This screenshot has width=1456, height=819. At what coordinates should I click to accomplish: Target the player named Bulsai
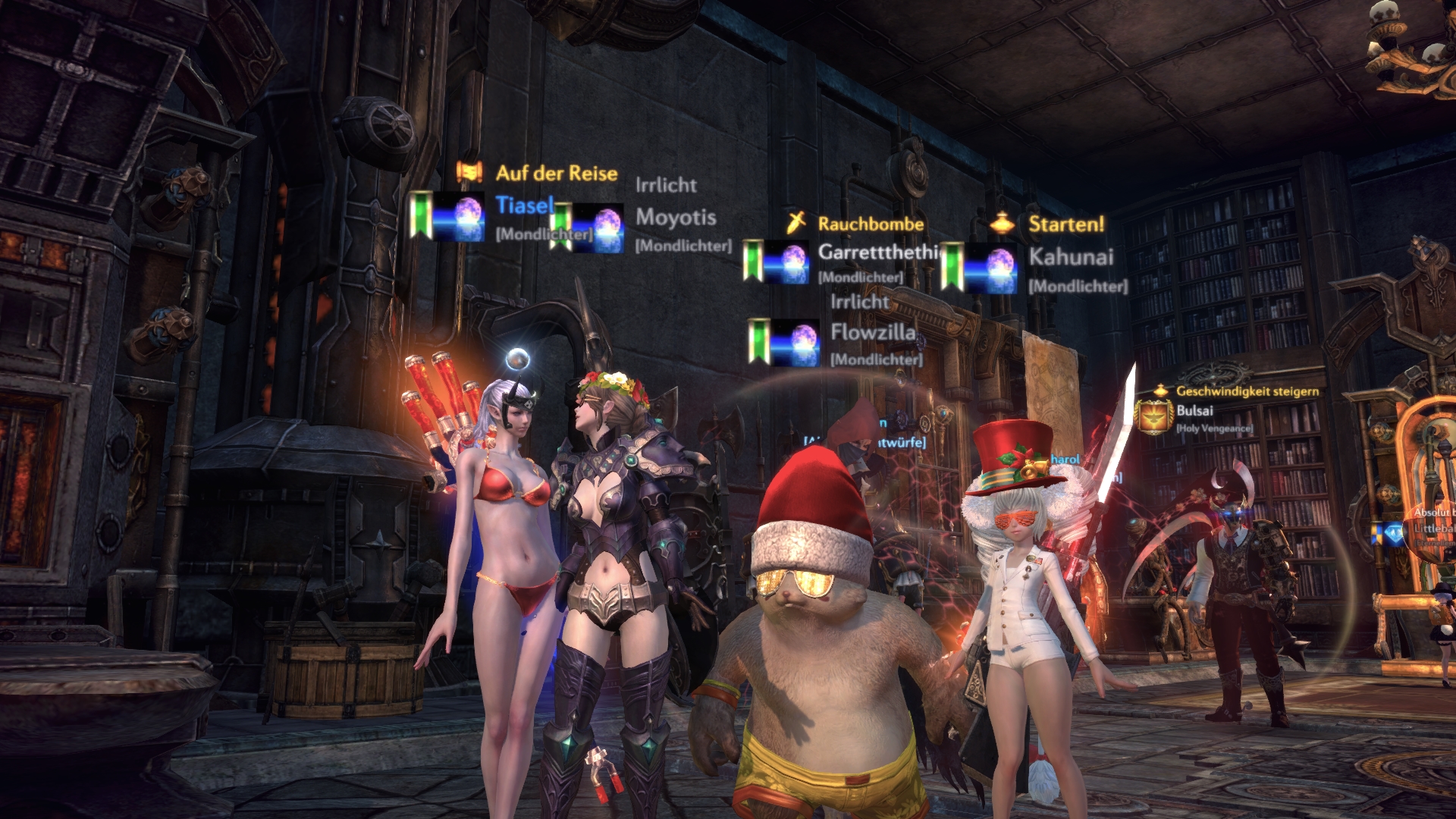pyautogui.click(x=1194, y=410)
